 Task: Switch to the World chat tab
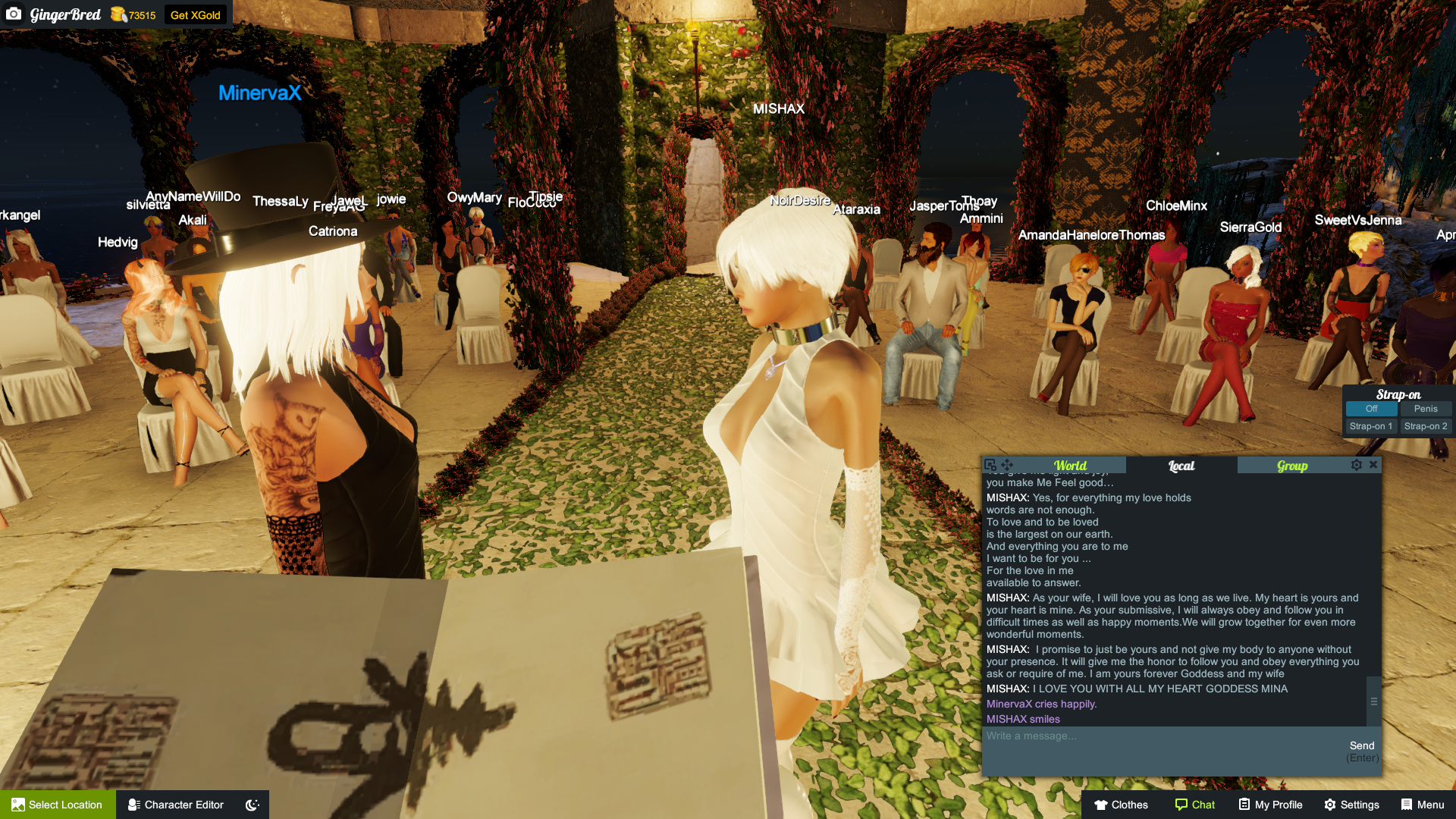(x=1070, y=465)
